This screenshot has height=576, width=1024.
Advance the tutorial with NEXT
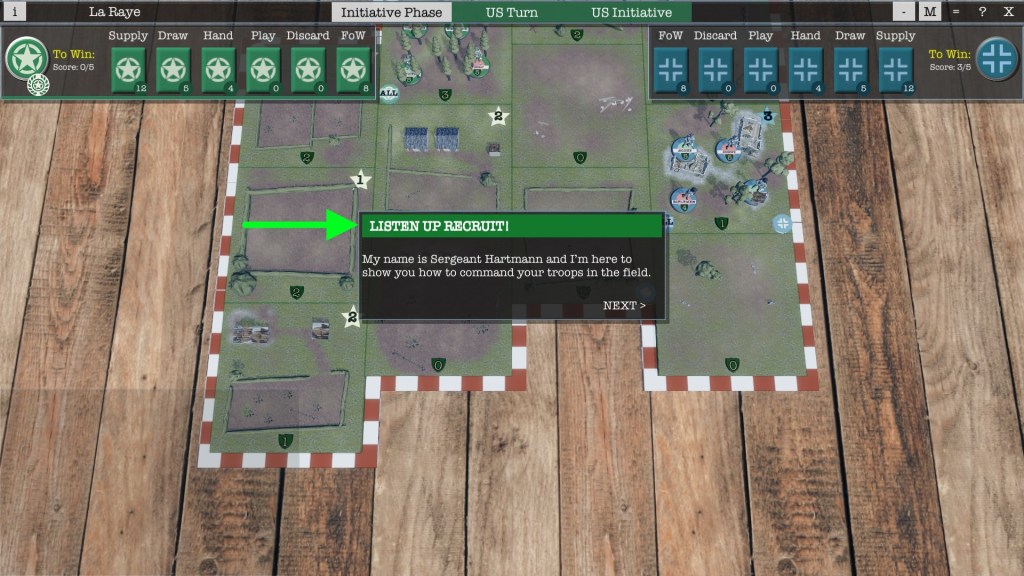[x=624, y=306]
